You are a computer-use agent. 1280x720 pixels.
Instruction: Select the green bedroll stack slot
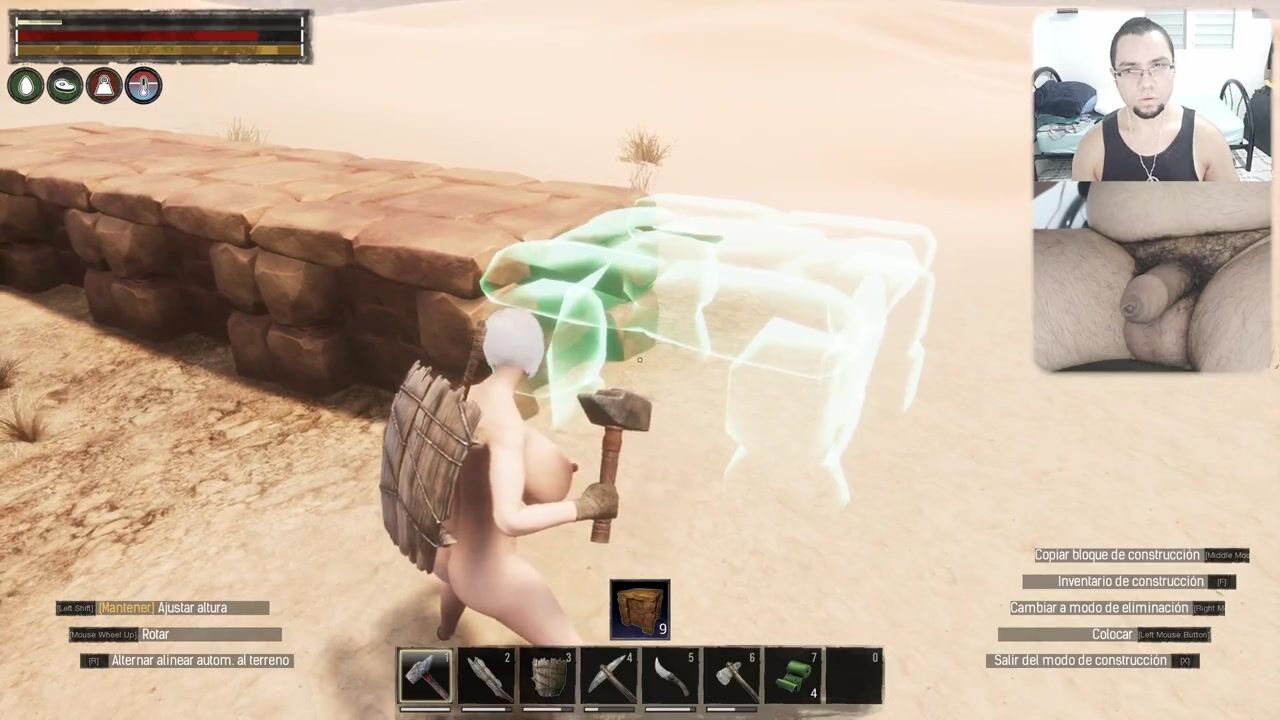click(793, 677)
